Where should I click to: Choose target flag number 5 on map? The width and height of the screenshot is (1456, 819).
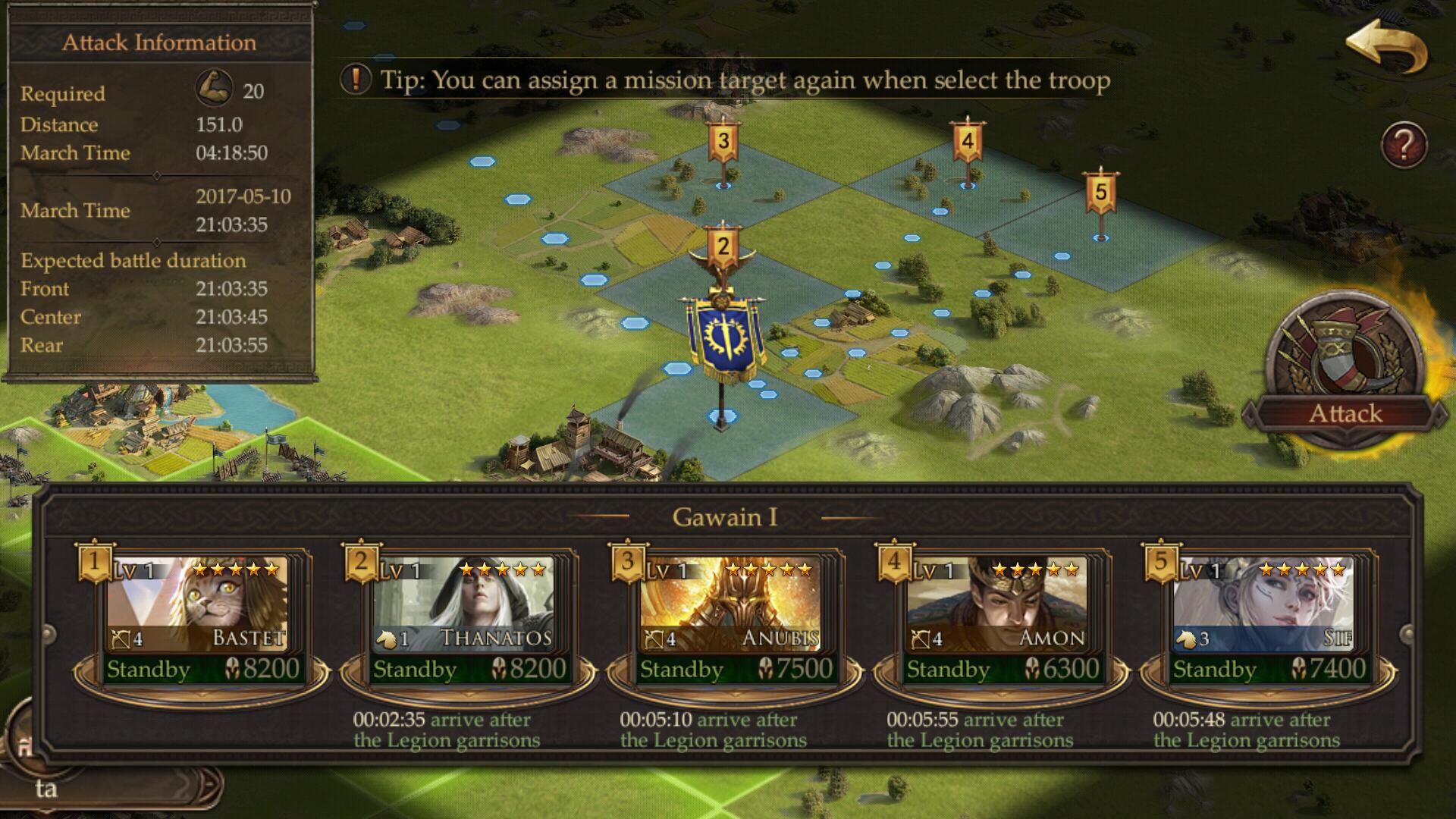[x=1100, y=193]
